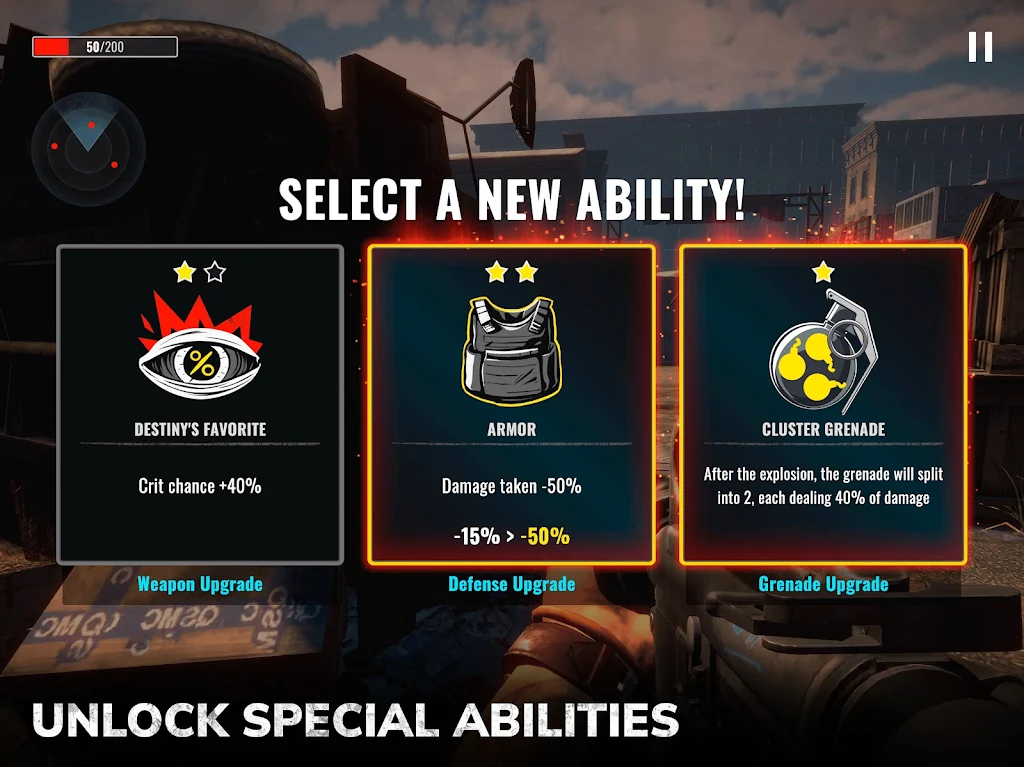This screenshot has height=767, width=1024.
Task: Pause the game
Action: [x=980, y=47]
